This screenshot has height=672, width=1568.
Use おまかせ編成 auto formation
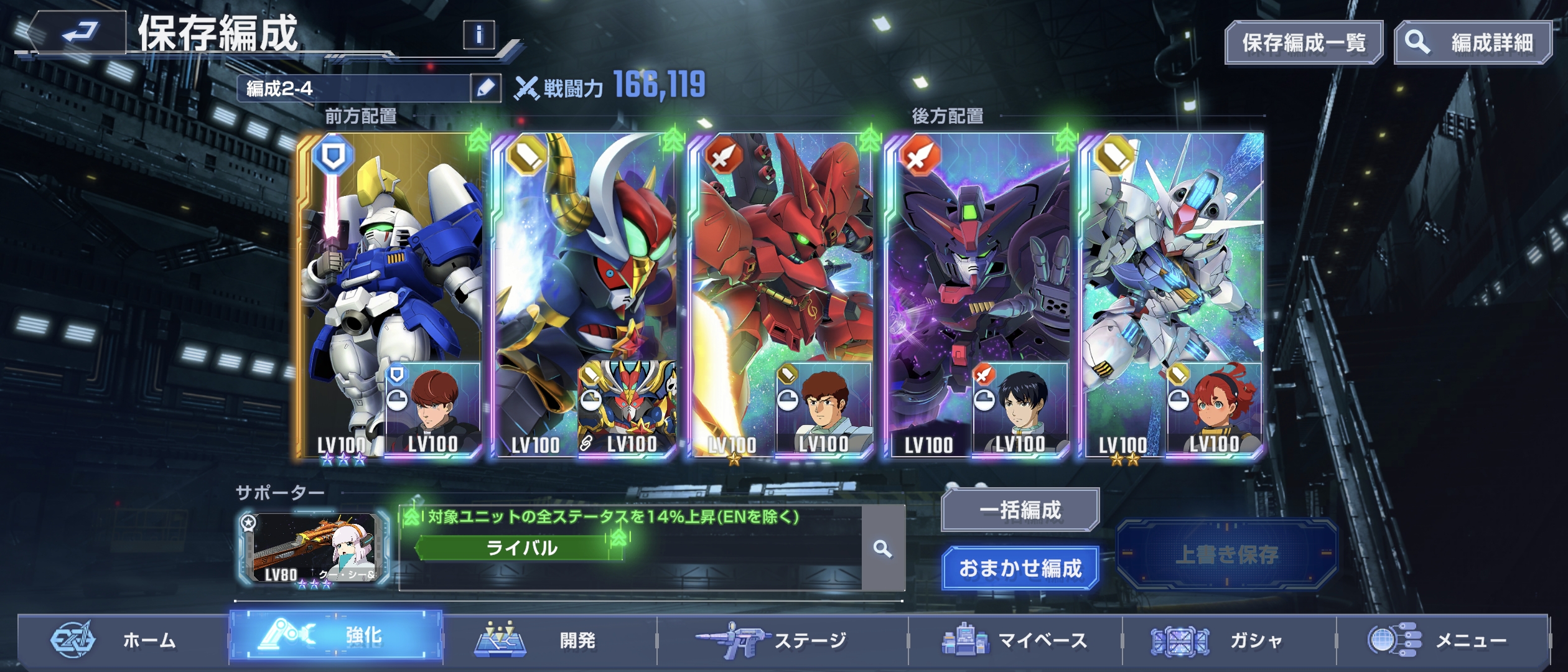(1020, 568)
